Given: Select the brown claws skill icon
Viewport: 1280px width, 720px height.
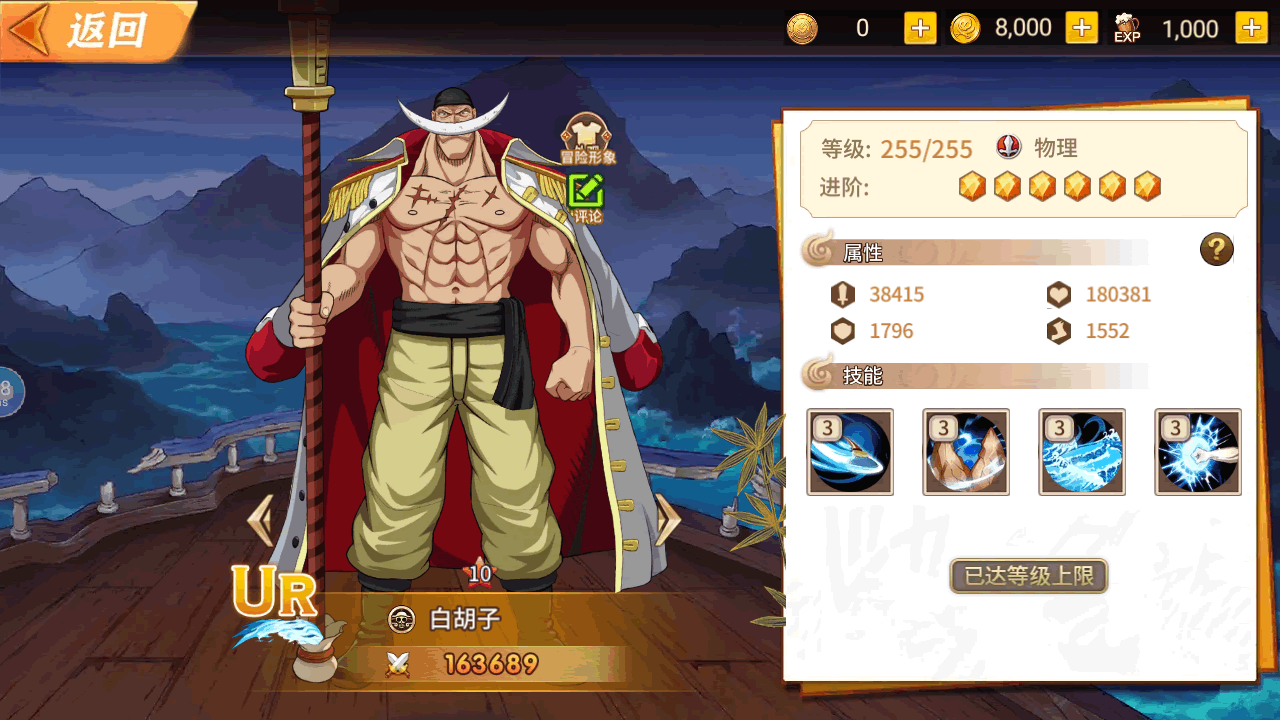Looking at the screenshot, I should pos(966,452).
